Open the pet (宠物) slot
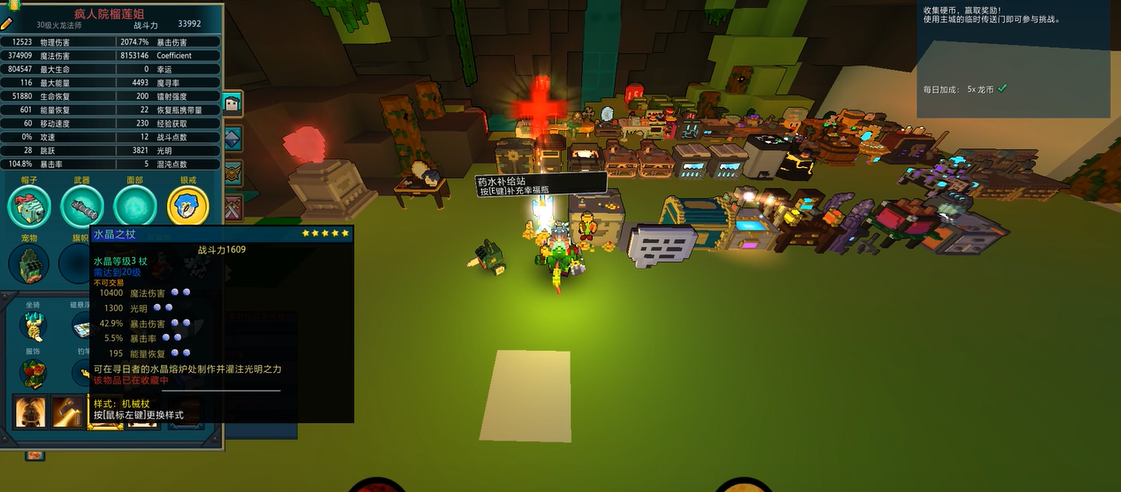Screen dimensions: 1121x492 click(29, 264)
